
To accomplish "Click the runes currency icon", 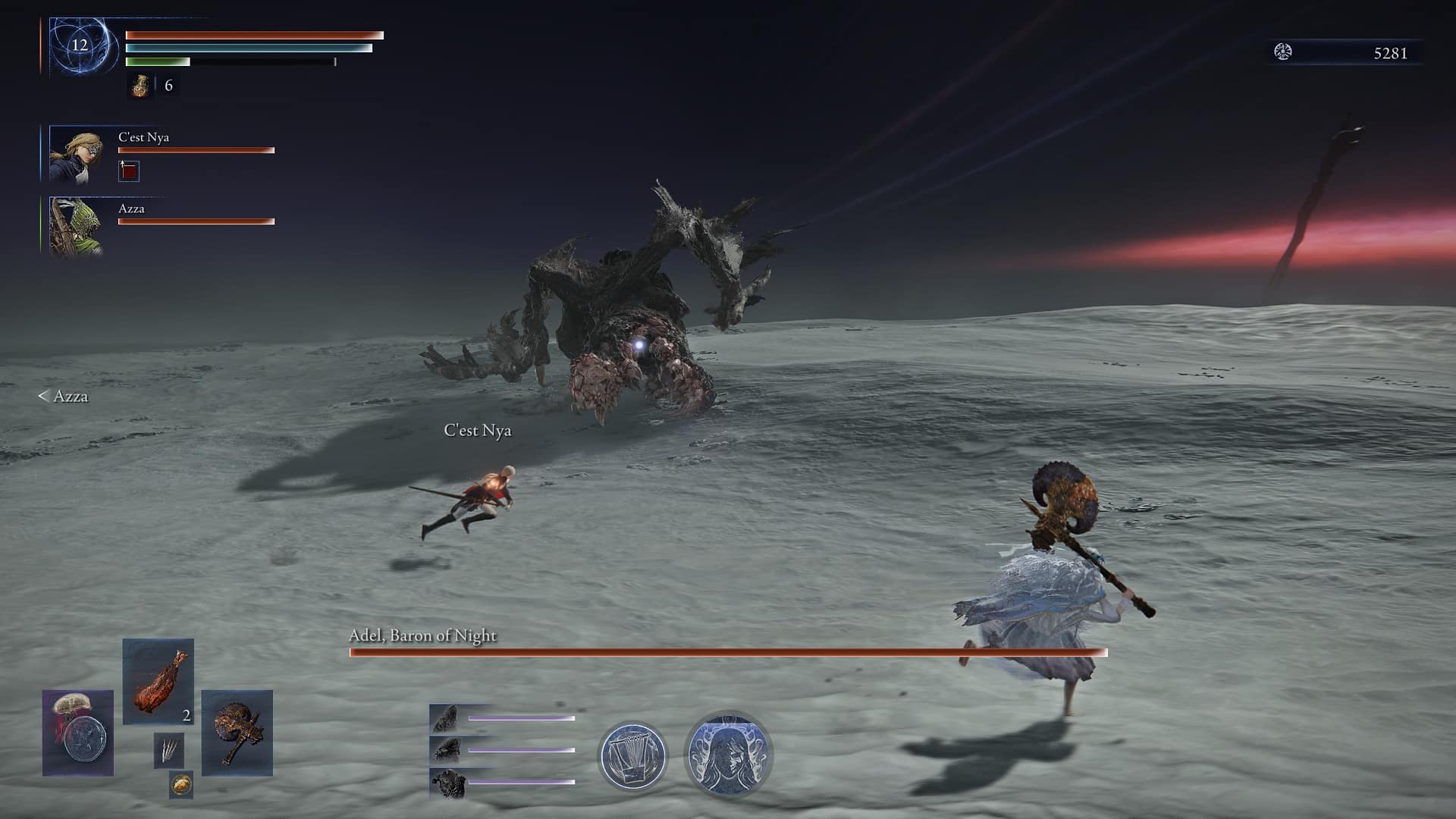I will point(1282,52).
